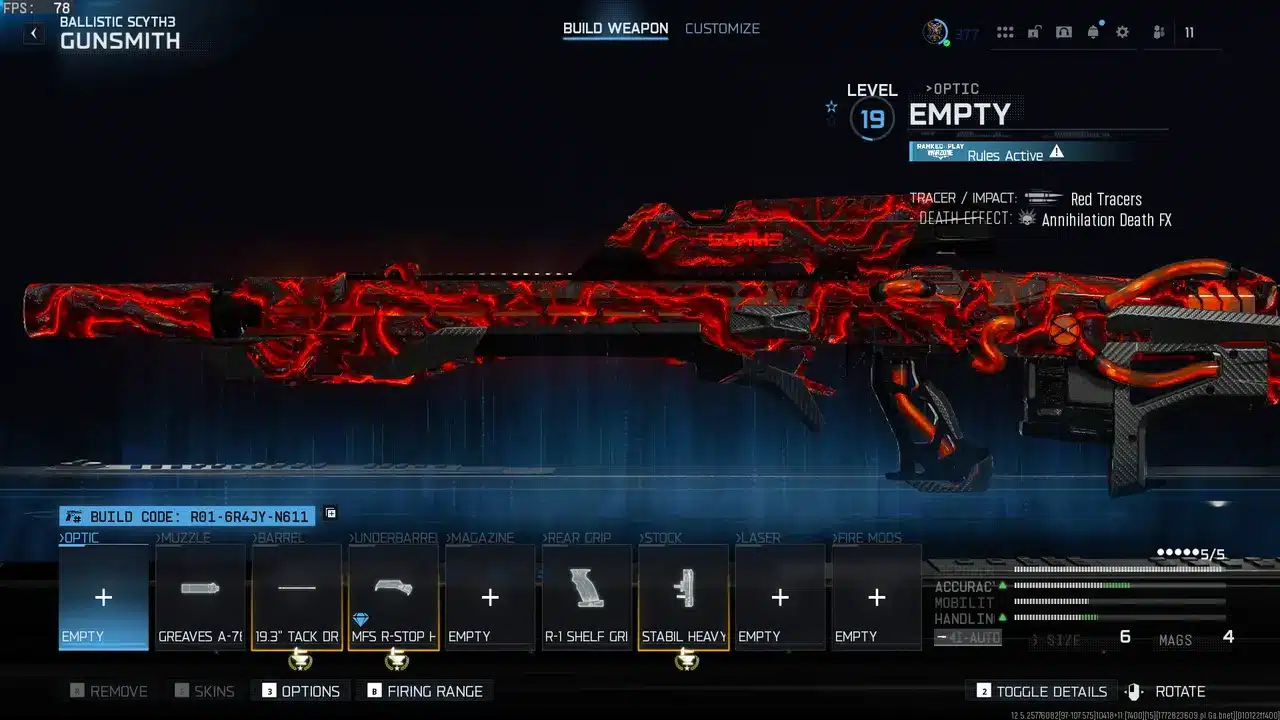1280x720 pixels.
Task: Switch to the Customize tab
Action: click(x=722, y=28)
